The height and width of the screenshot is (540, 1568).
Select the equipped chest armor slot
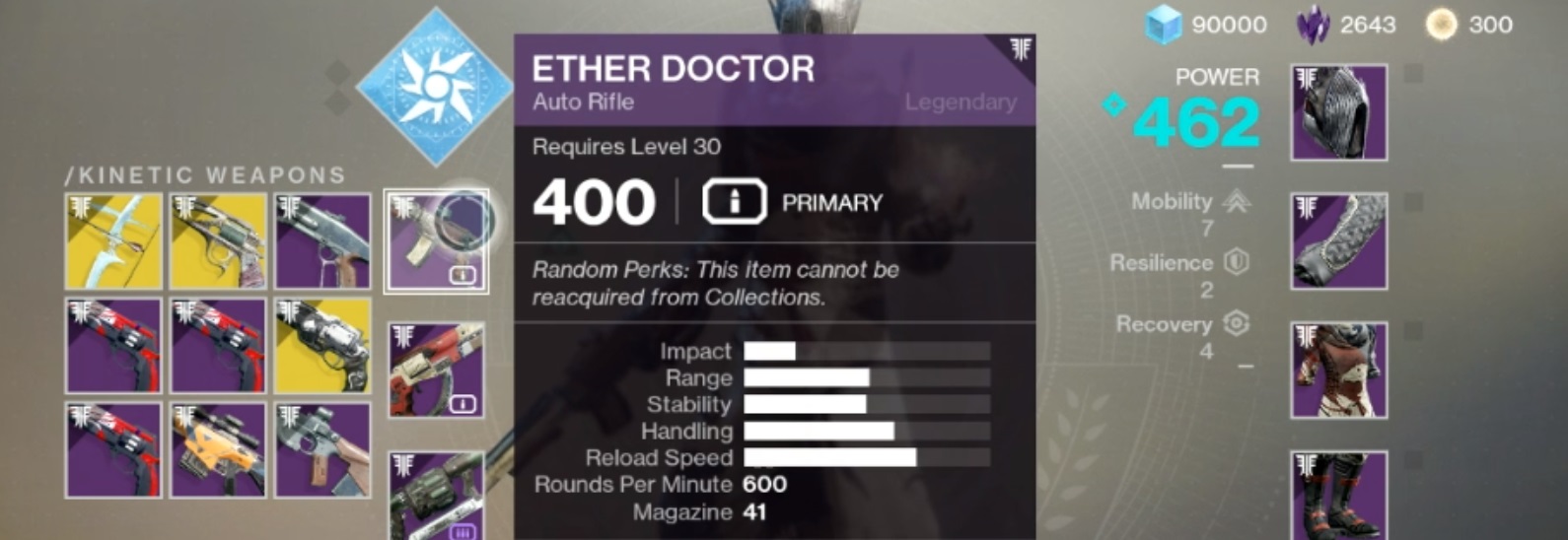[1339, 370]
